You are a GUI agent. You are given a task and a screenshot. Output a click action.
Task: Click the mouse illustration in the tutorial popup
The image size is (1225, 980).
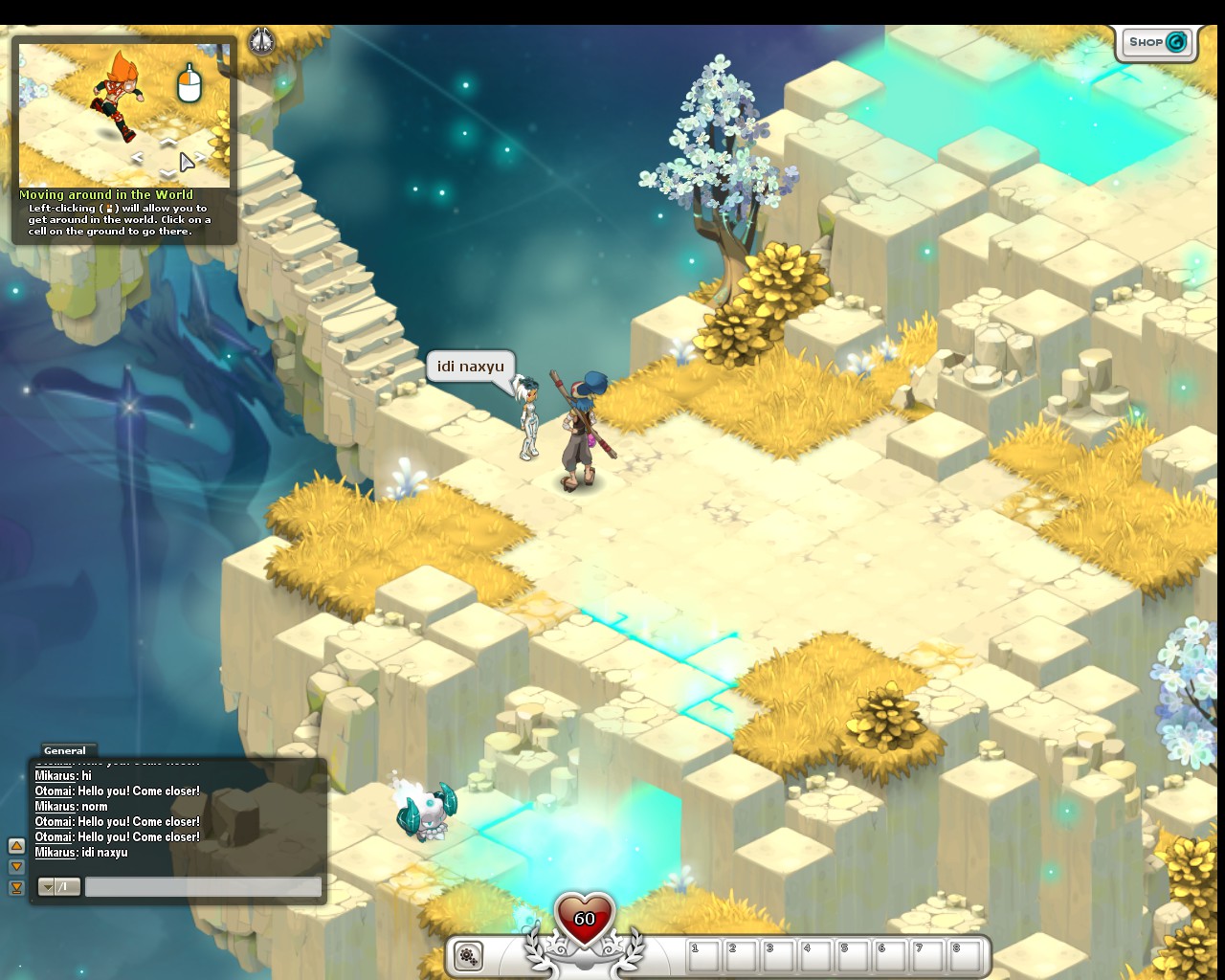(x=188, y=88)
